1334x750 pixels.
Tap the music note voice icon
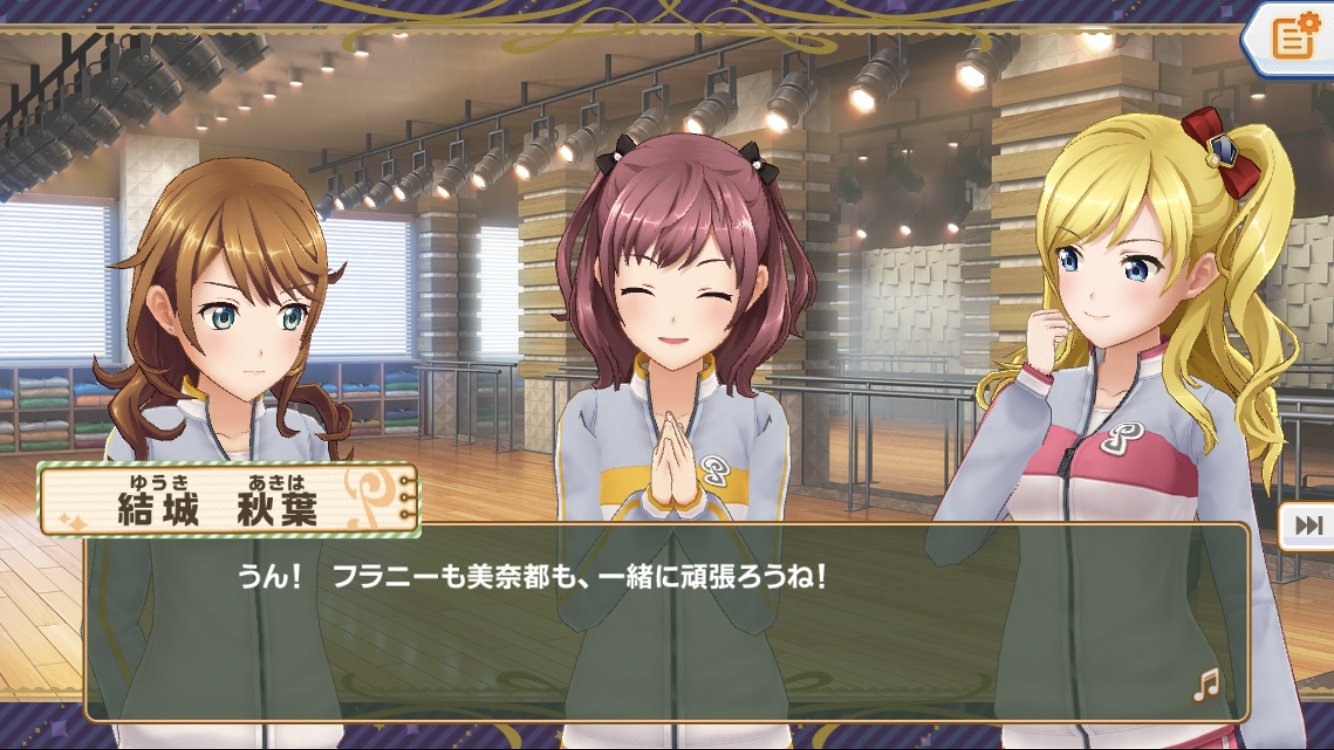(x=1207, y=684)
